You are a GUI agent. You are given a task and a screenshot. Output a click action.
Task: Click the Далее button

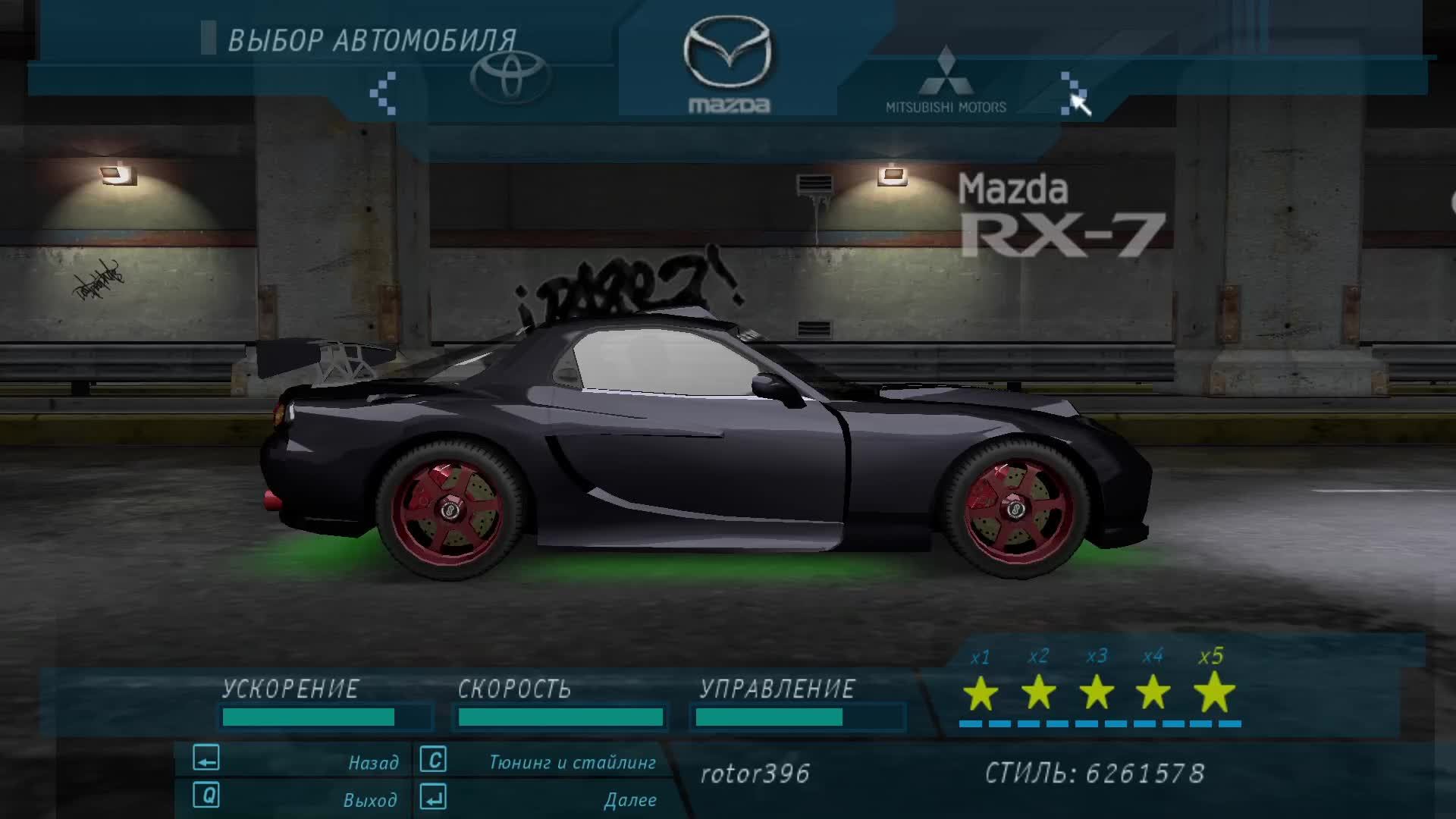(632, 799)
